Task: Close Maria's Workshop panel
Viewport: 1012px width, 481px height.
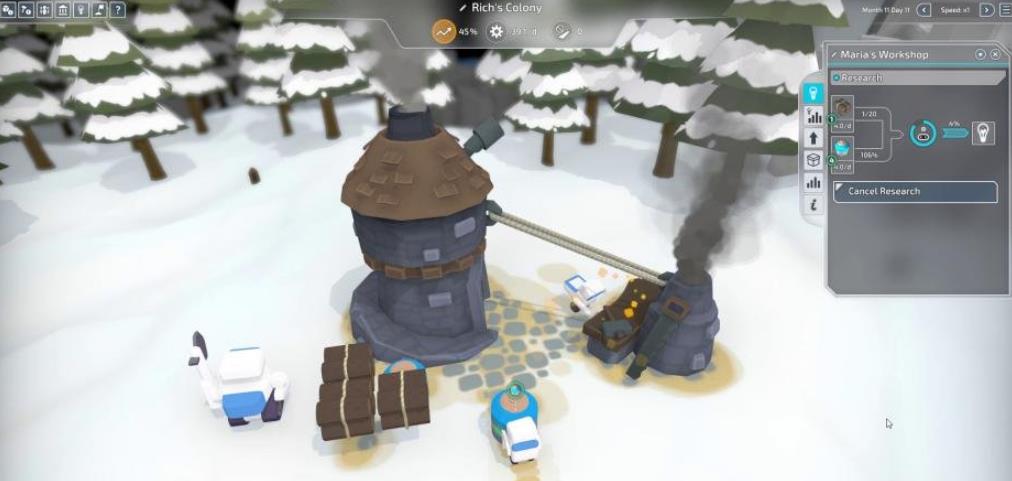Action: (x=995, y=54)
